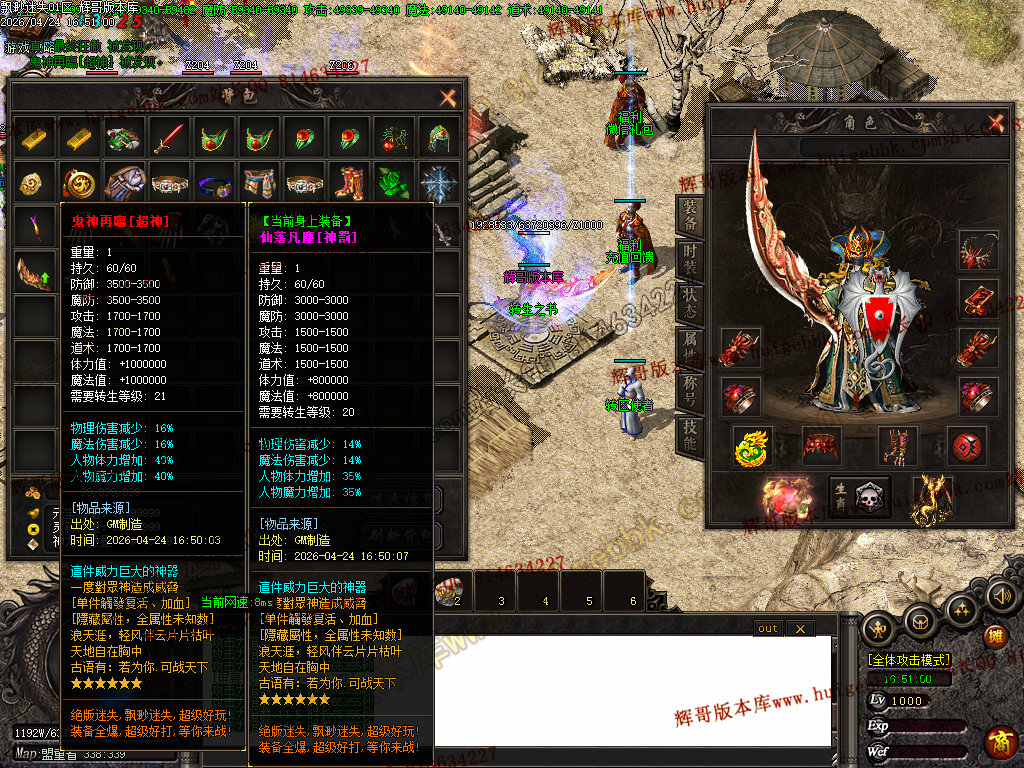Screen dimensions: 1024x768
Task: Click the chat window 'out' button
Action: coord(767,628)
